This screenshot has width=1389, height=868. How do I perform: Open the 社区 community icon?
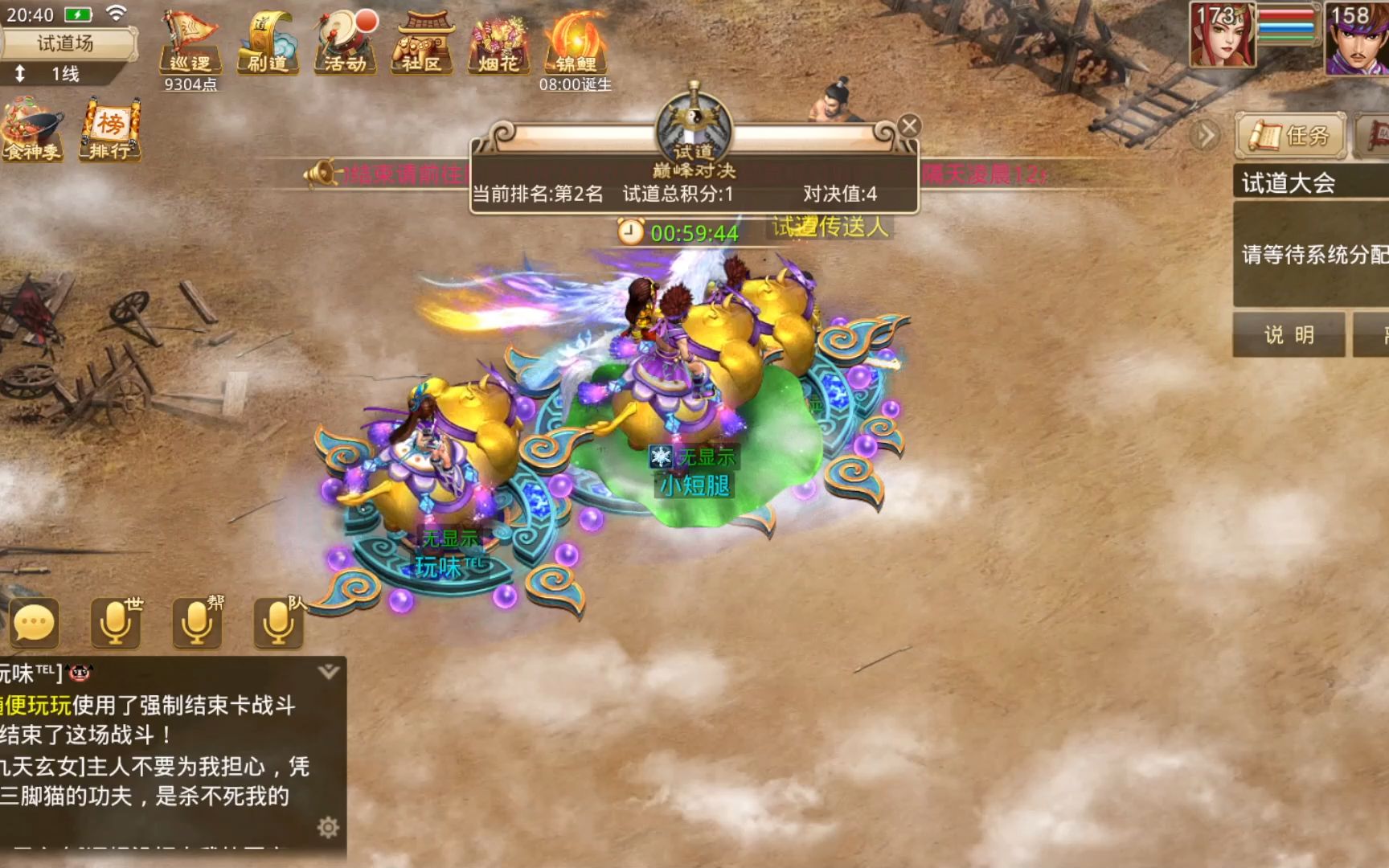click(422, 43)
